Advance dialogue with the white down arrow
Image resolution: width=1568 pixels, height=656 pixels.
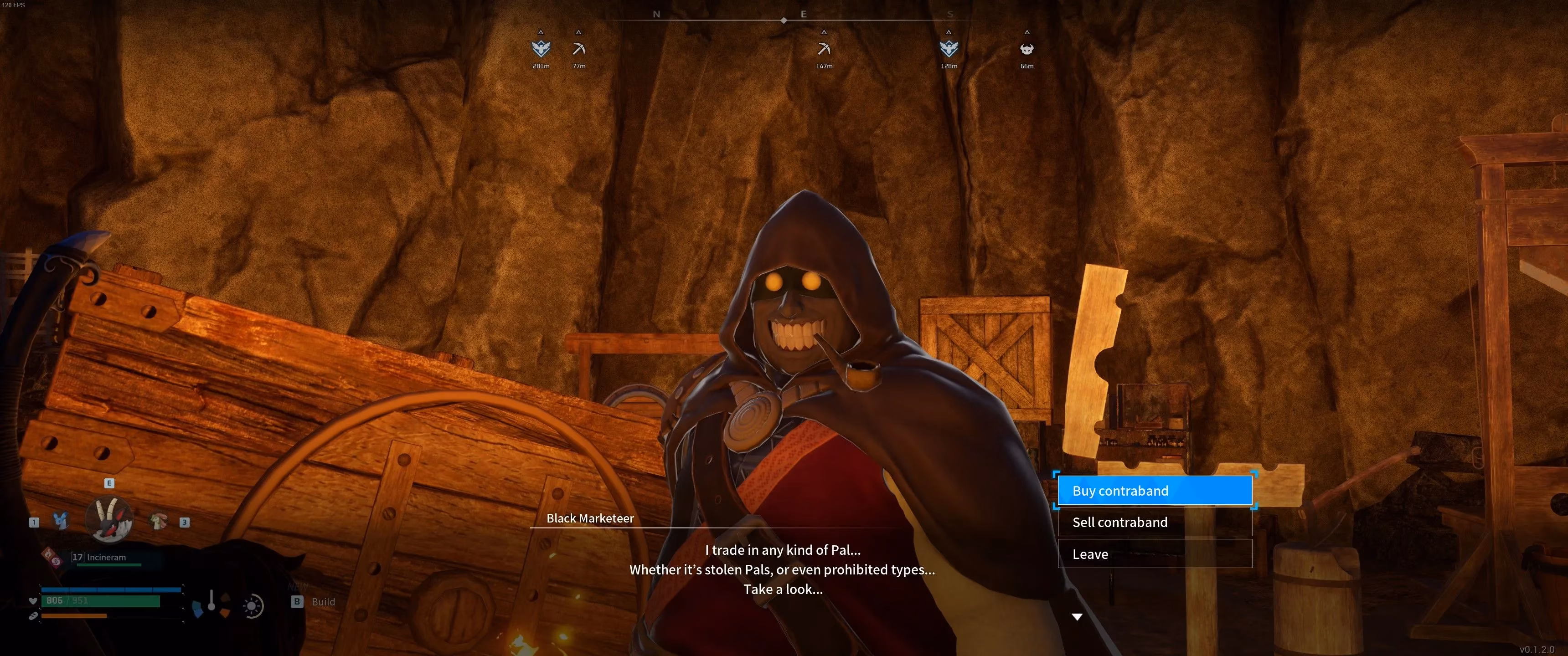pos(1077,617)
